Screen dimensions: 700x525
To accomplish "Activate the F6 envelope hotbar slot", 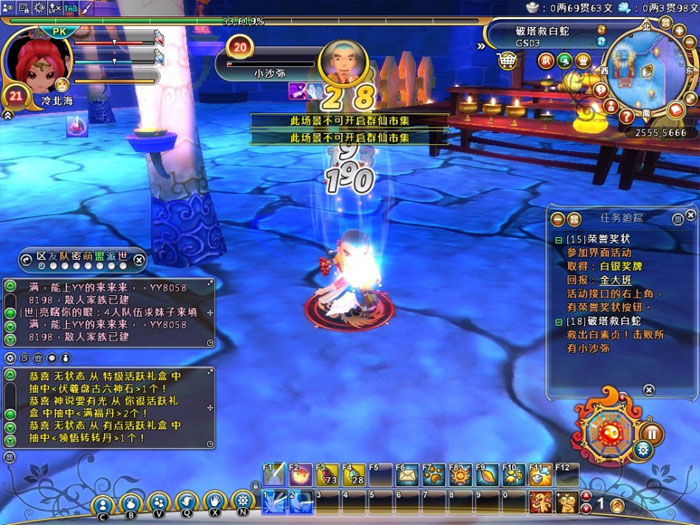I will [x=407, y=476].
